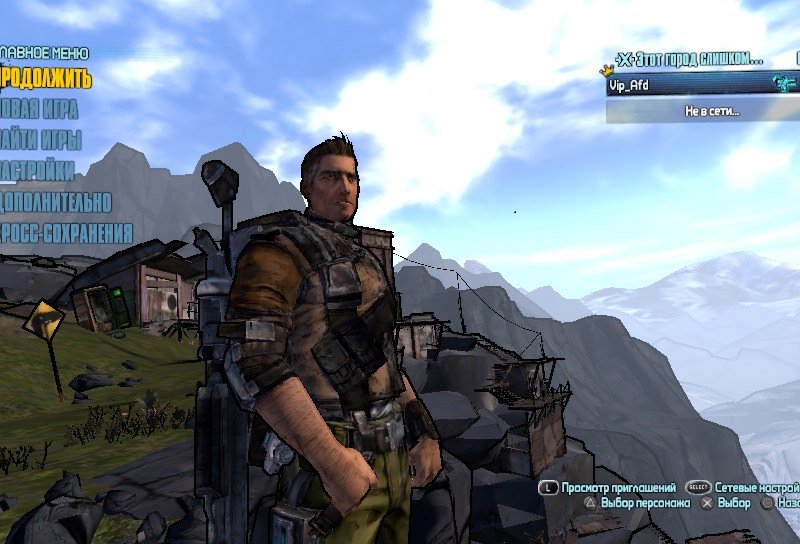800x544 pixels.
Task: Select the Дополнительно menu entry
Action: pos(56,203)
